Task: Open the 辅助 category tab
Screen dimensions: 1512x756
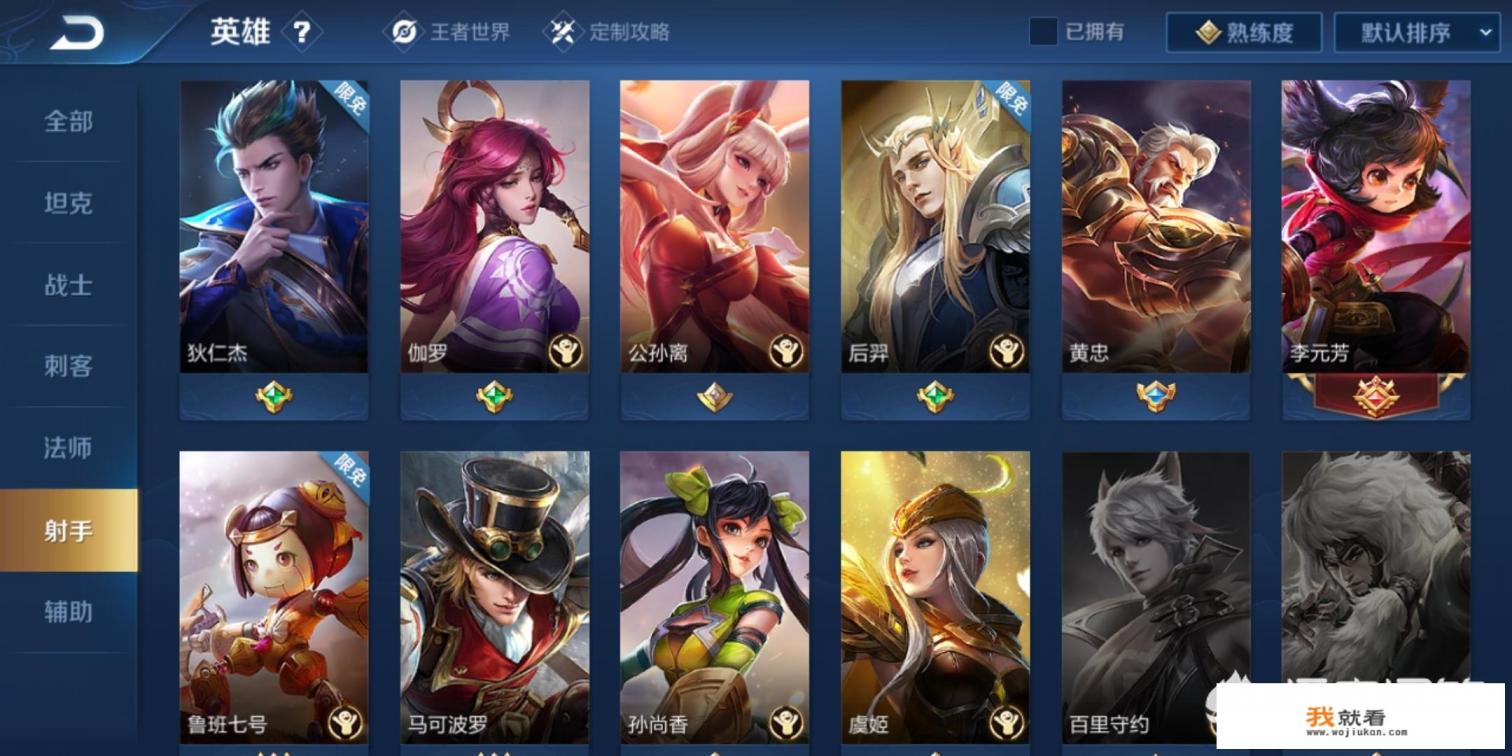Action: tap(67, 614)
